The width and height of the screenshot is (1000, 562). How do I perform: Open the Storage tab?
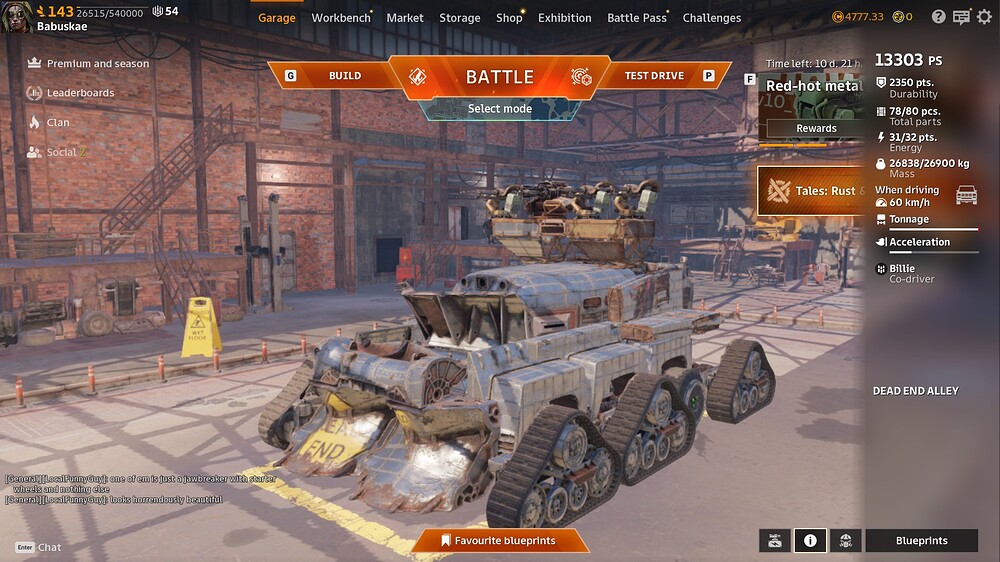click(x=460, y=18)
